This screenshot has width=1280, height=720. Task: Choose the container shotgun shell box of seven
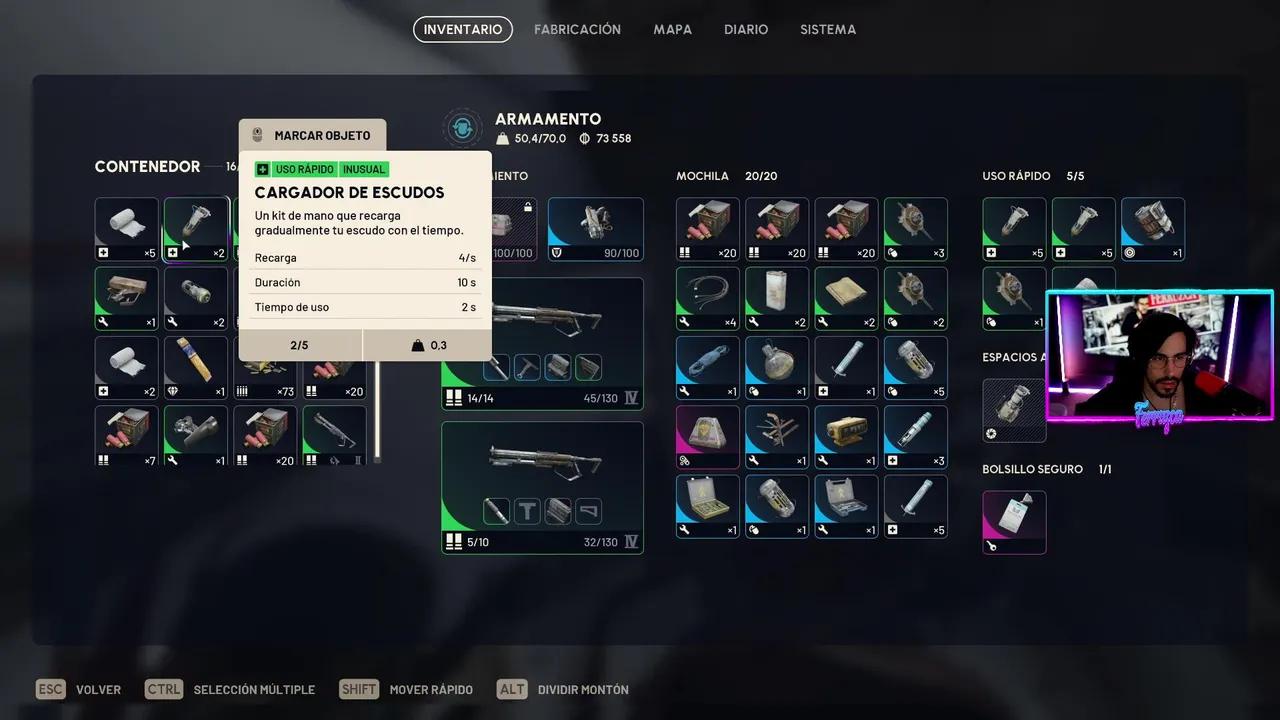127,436
